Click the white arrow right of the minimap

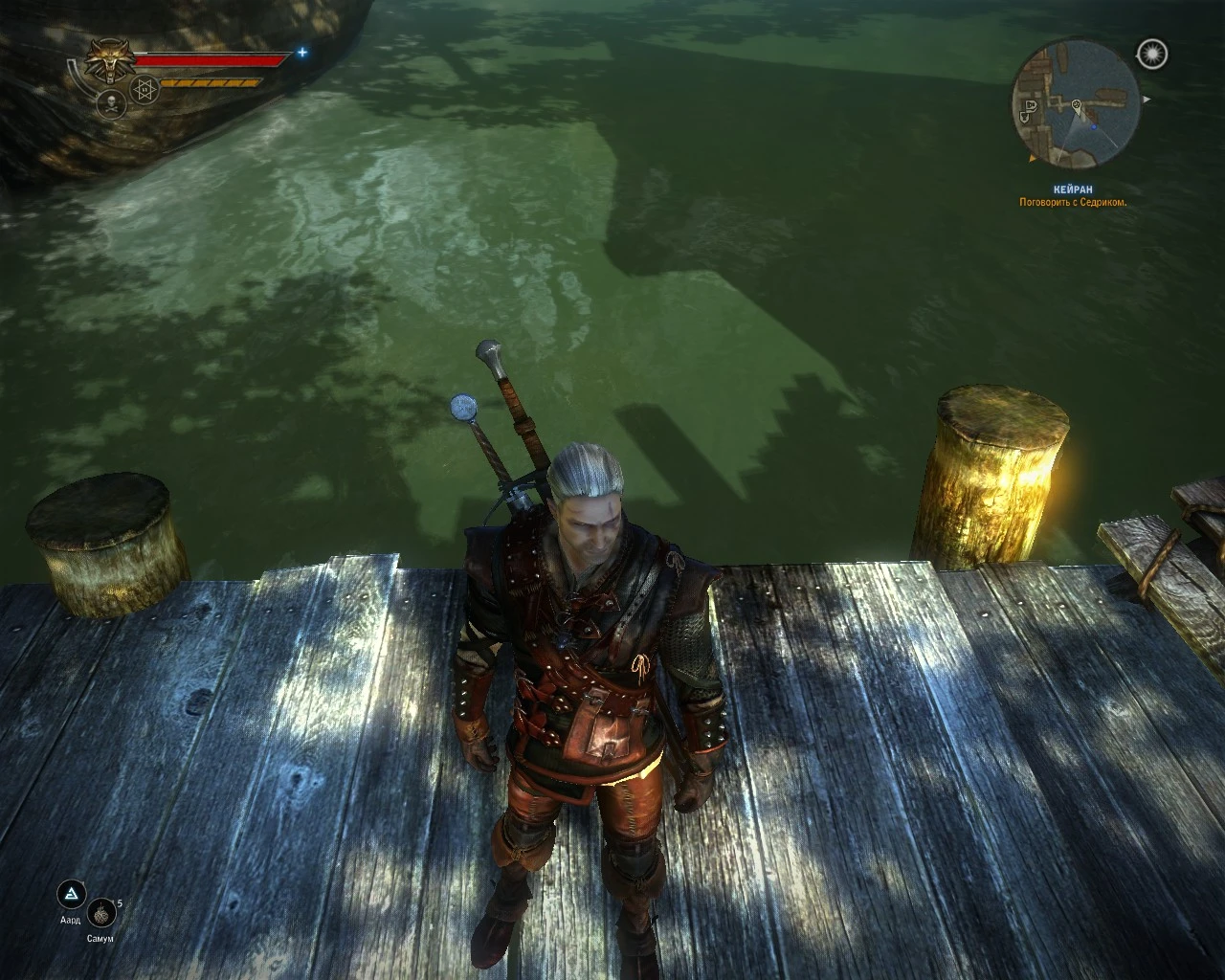click(1147, 99)
